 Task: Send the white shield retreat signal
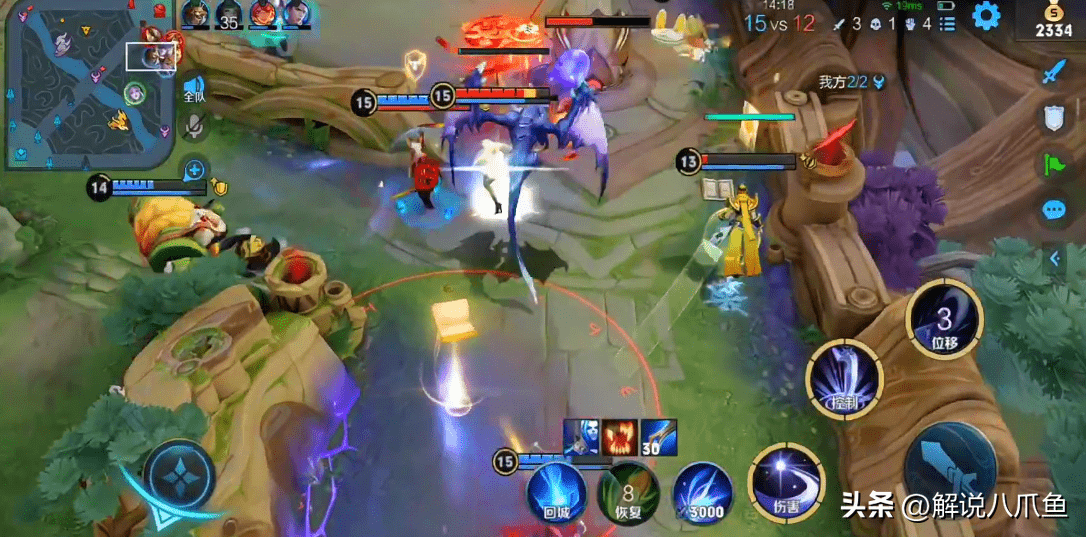coord(1054,118)
